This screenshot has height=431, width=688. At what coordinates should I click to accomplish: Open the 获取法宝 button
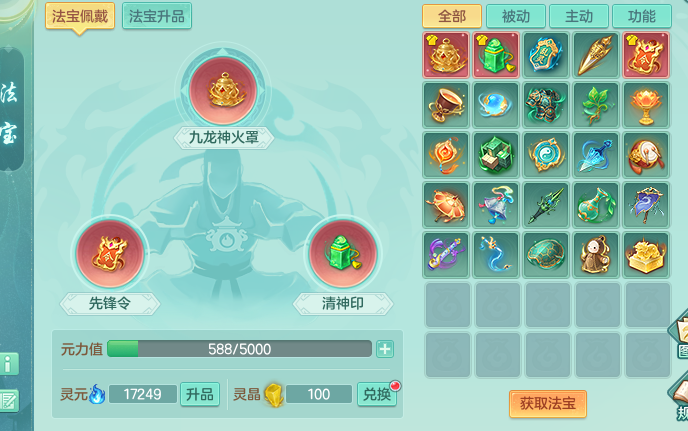click(x=547, y=403)
